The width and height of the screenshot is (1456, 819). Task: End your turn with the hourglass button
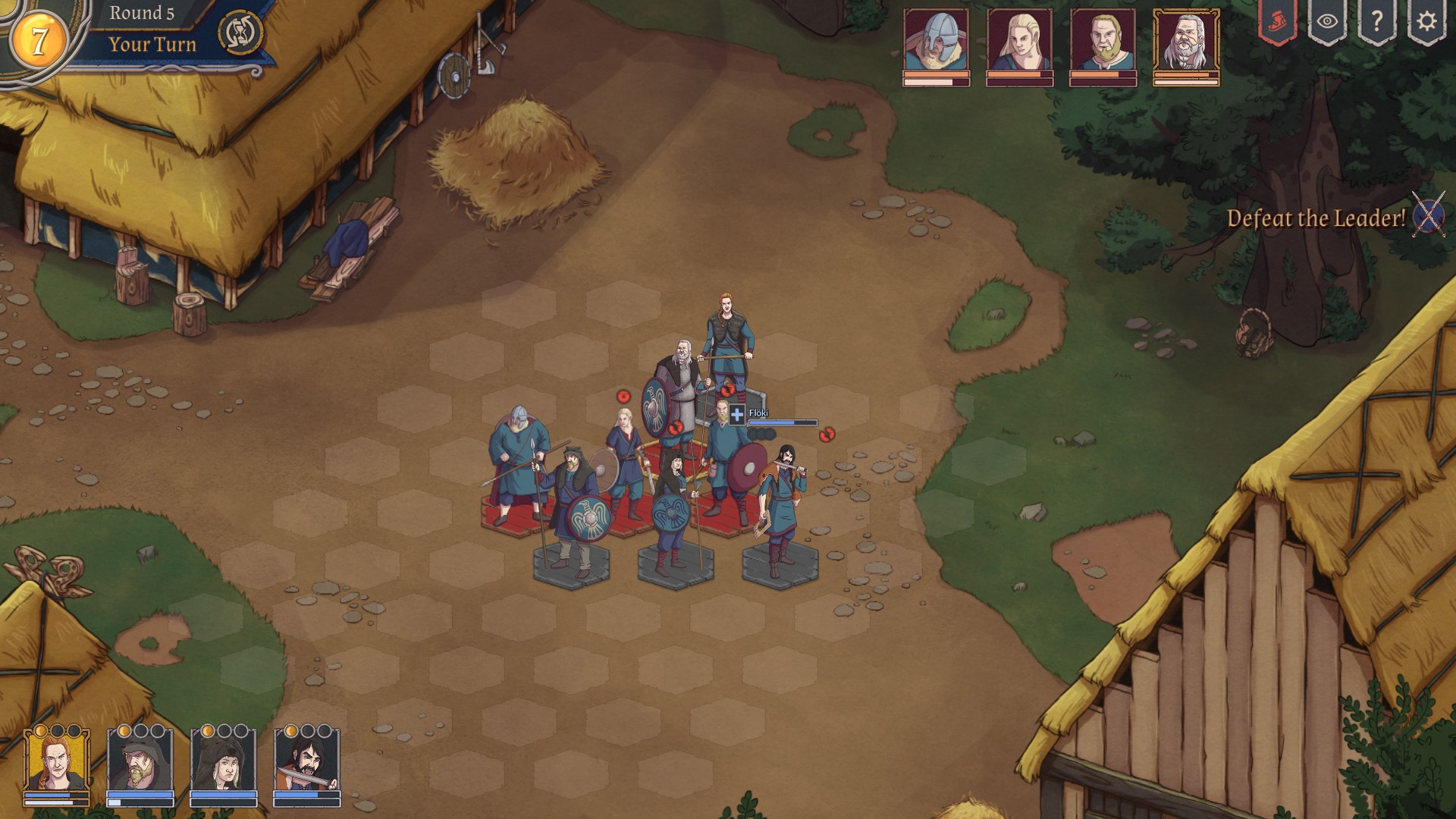click(x=240, y=33)
